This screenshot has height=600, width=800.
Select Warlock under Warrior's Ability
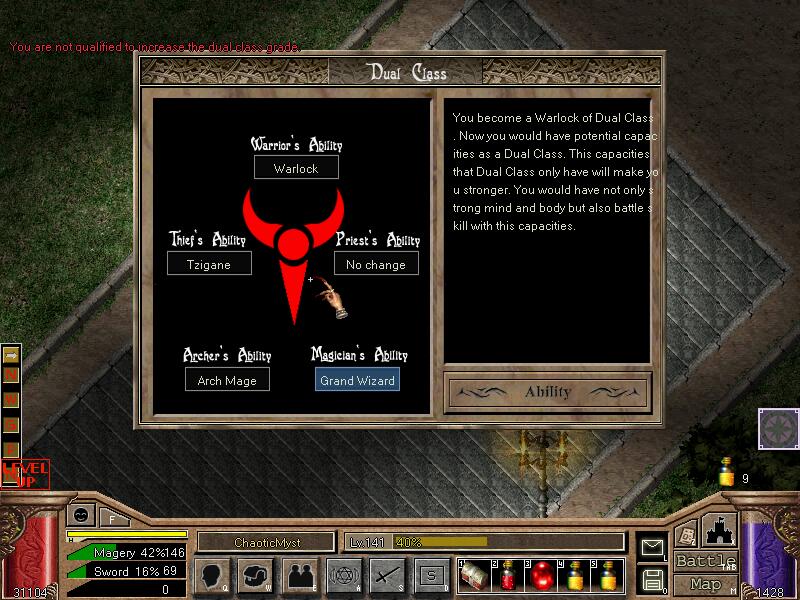(x=296, y=168)
